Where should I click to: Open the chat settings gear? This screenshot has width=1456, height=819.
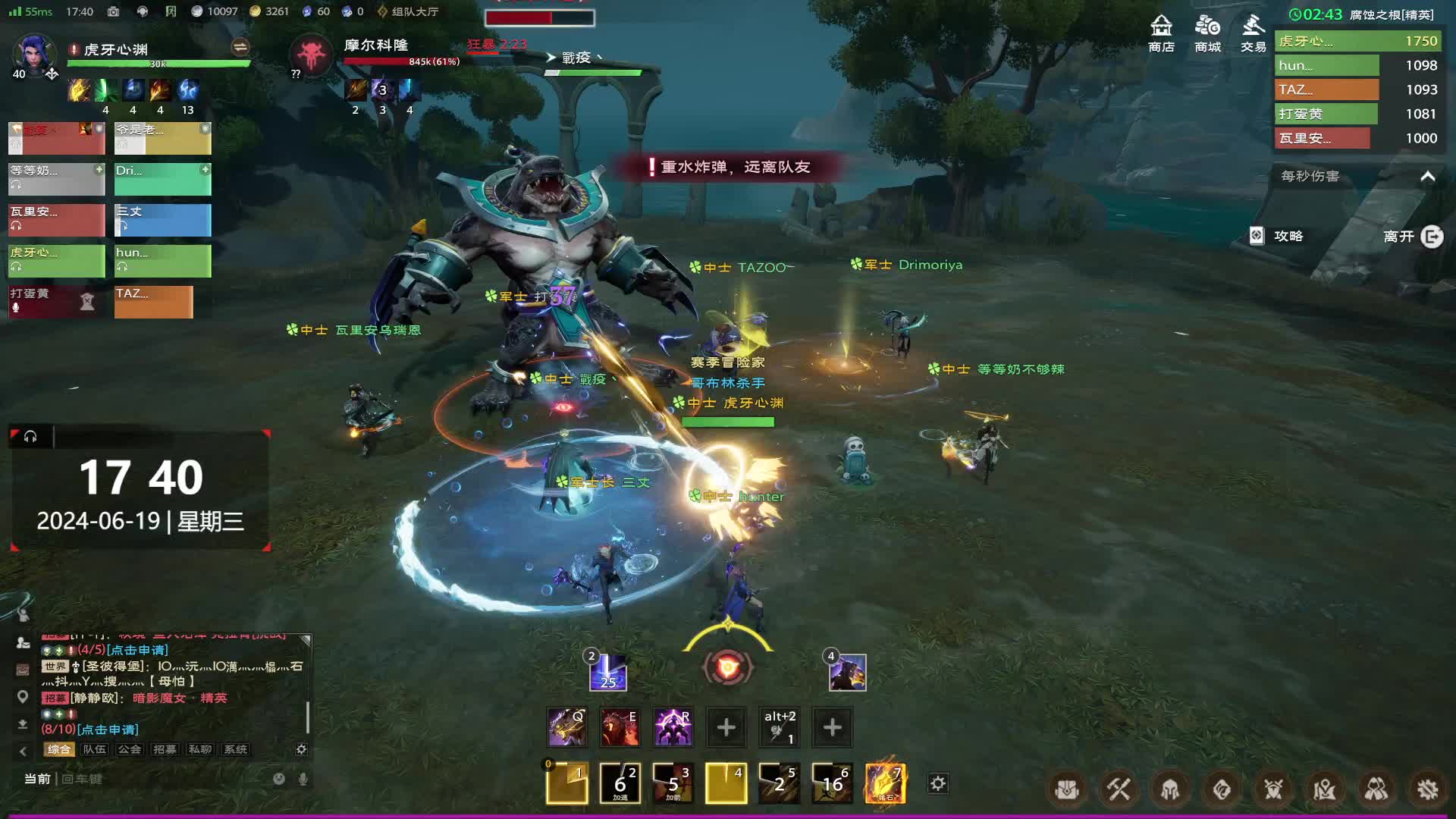point(301,749)
